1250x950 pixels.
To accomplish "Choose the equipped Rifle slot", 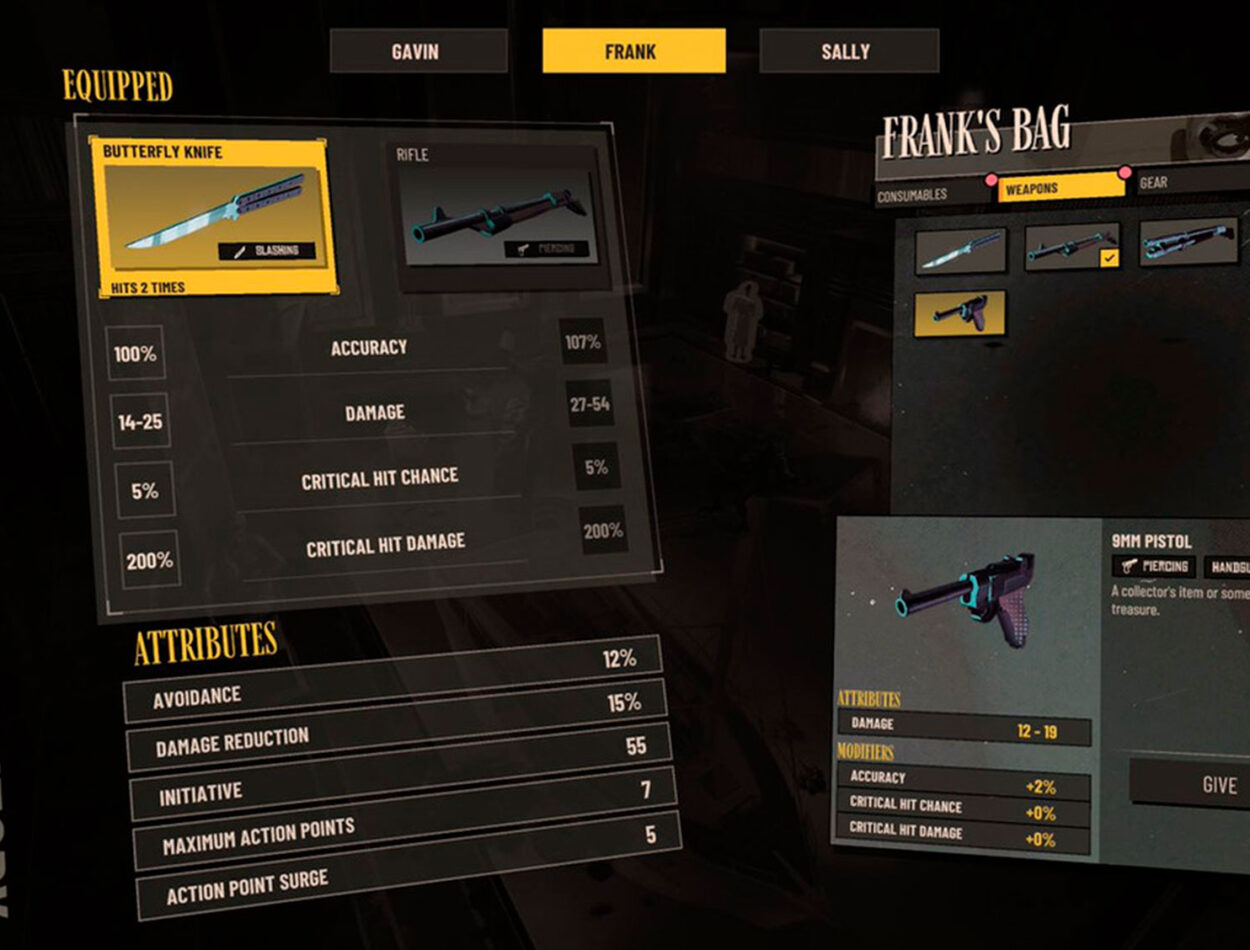I will point(494,209).
